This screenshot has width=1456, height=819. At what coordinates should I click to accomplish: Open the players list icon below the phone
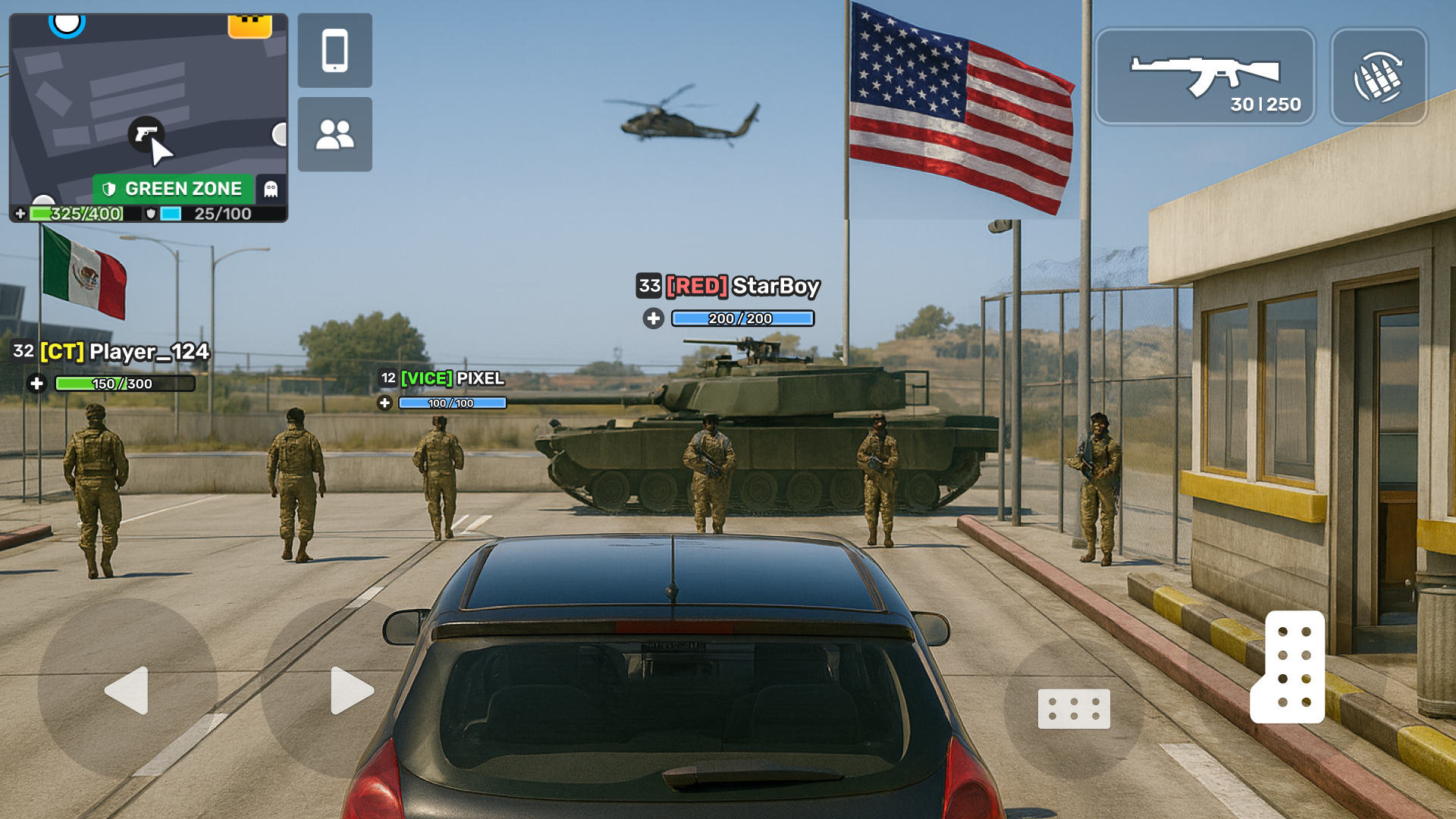tap(334, 134)
